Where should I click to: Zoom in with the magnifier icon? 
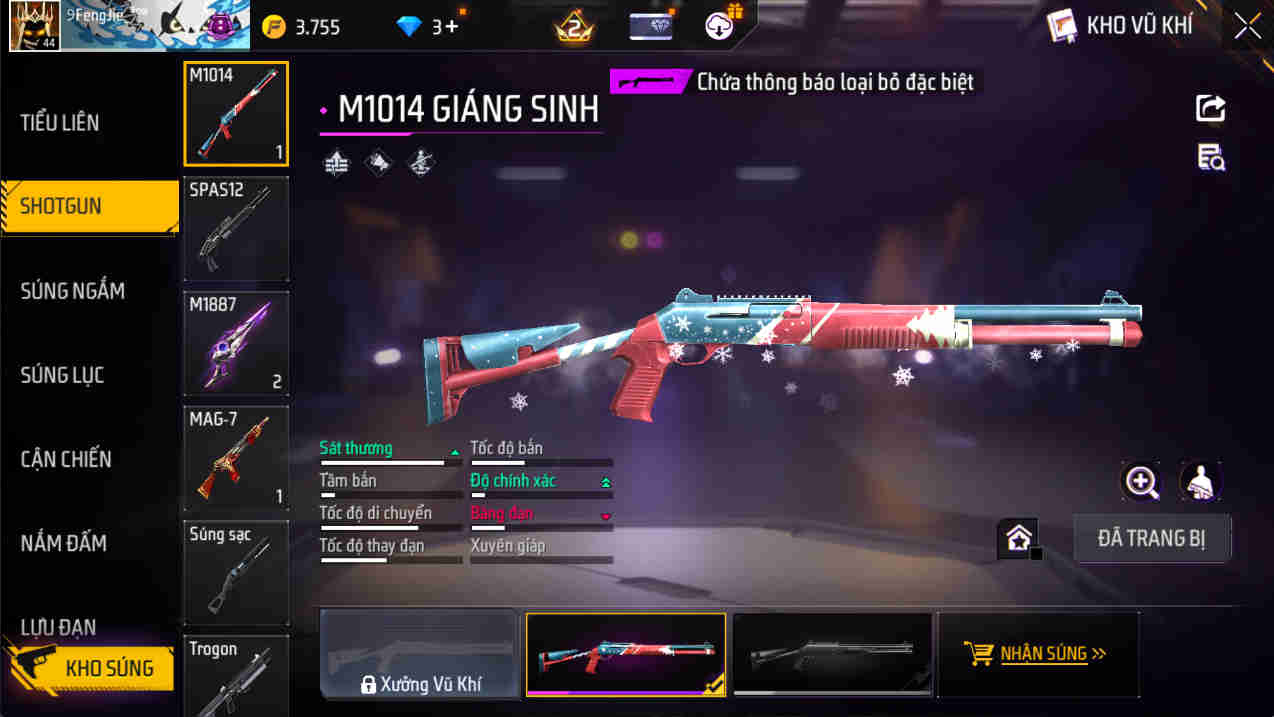pos(1141,482)
